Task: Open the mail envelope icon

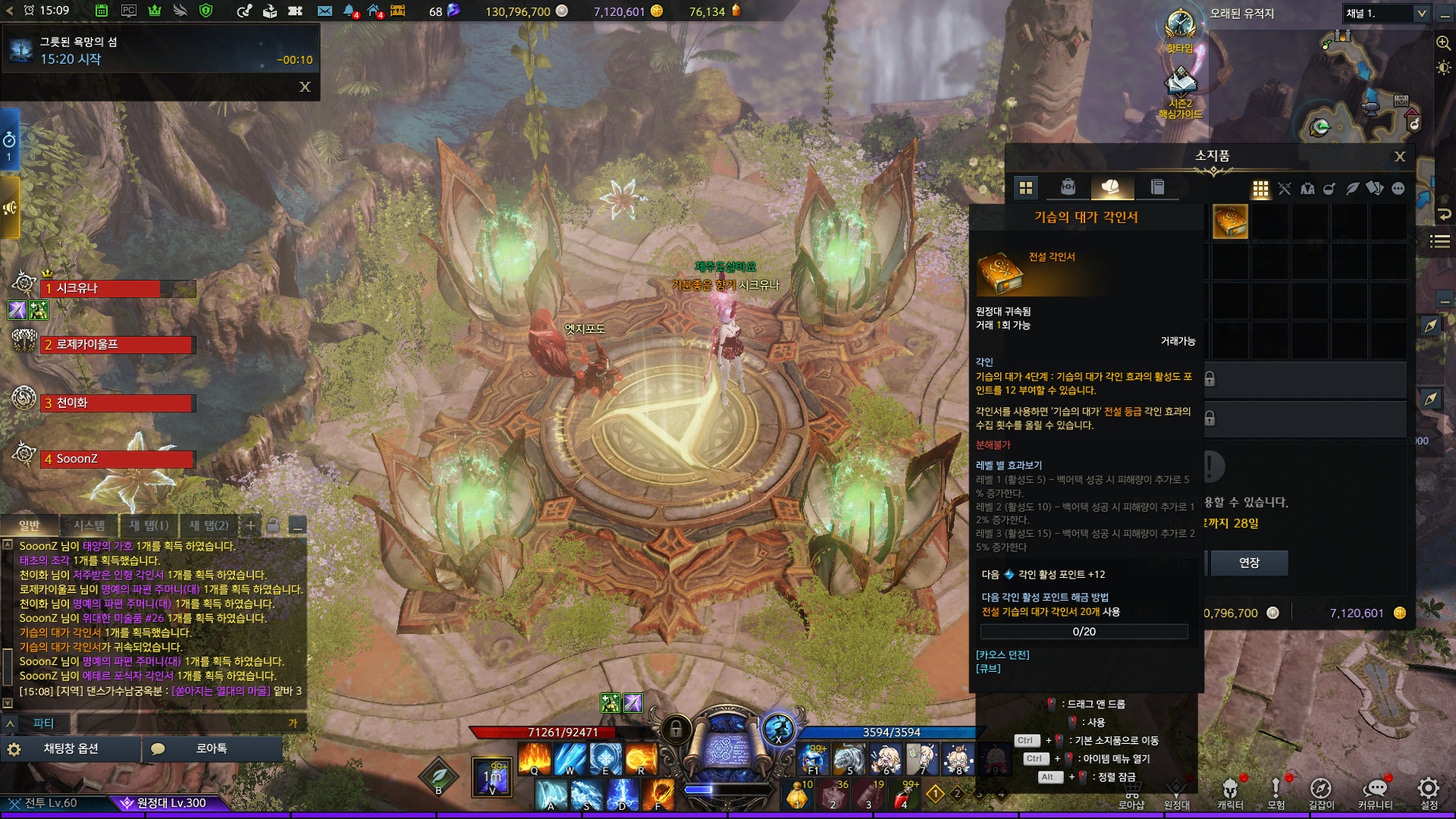Action: [325, 11]
